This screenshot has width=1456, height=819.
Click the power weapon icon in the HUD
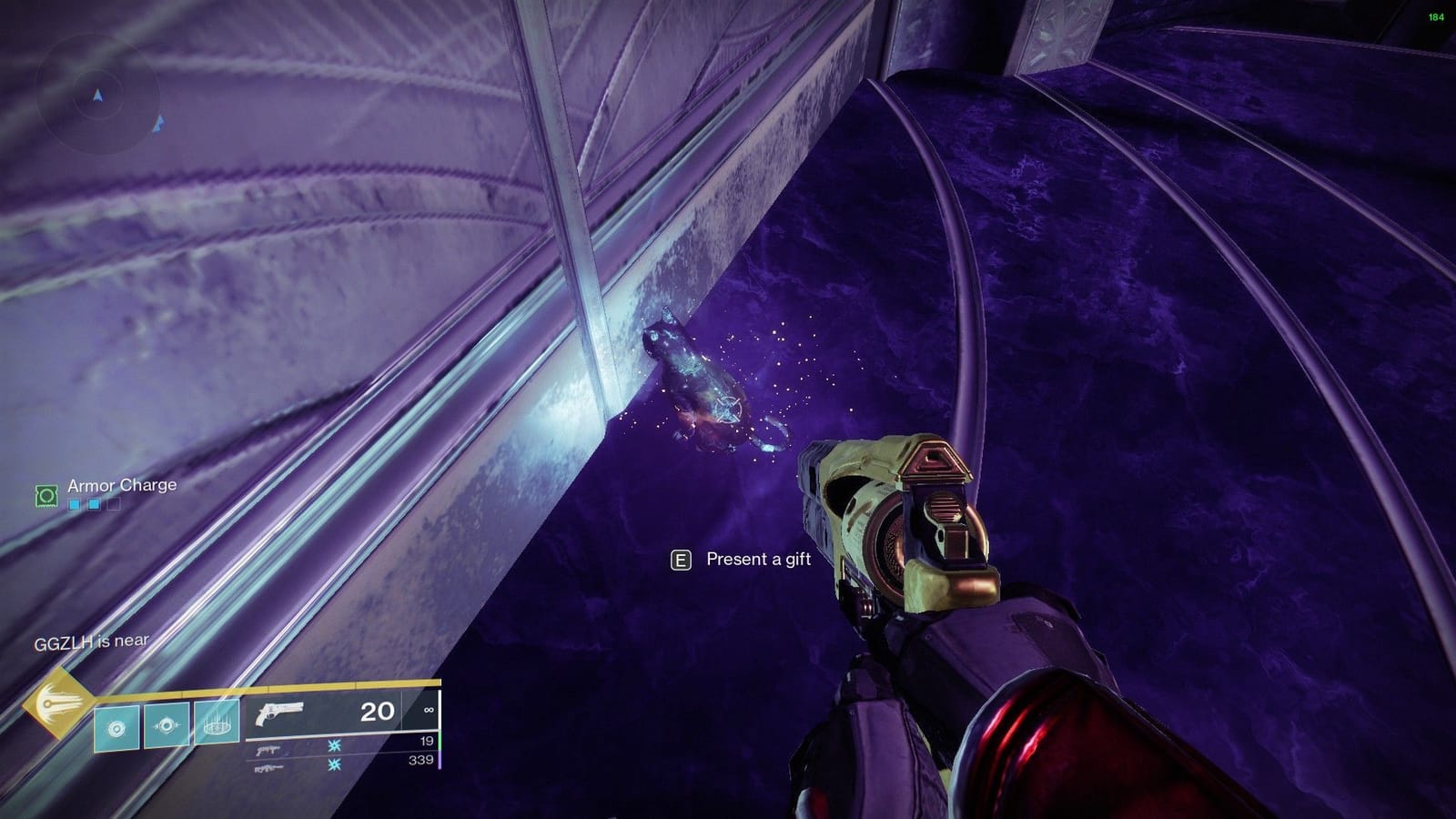tap(269, 767)
